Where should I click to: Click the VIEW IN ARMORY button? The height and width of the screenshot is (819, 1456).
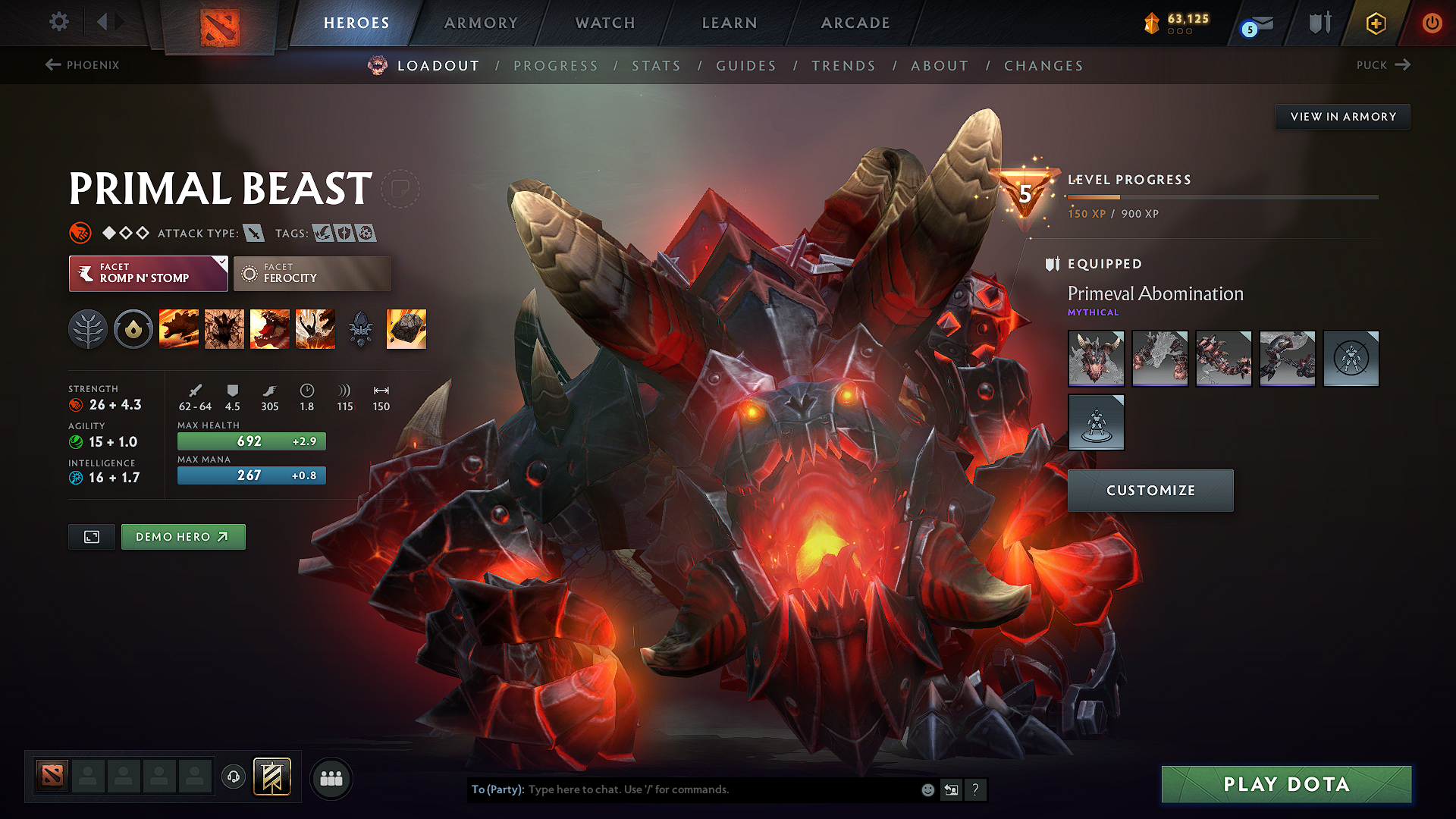1342,116
